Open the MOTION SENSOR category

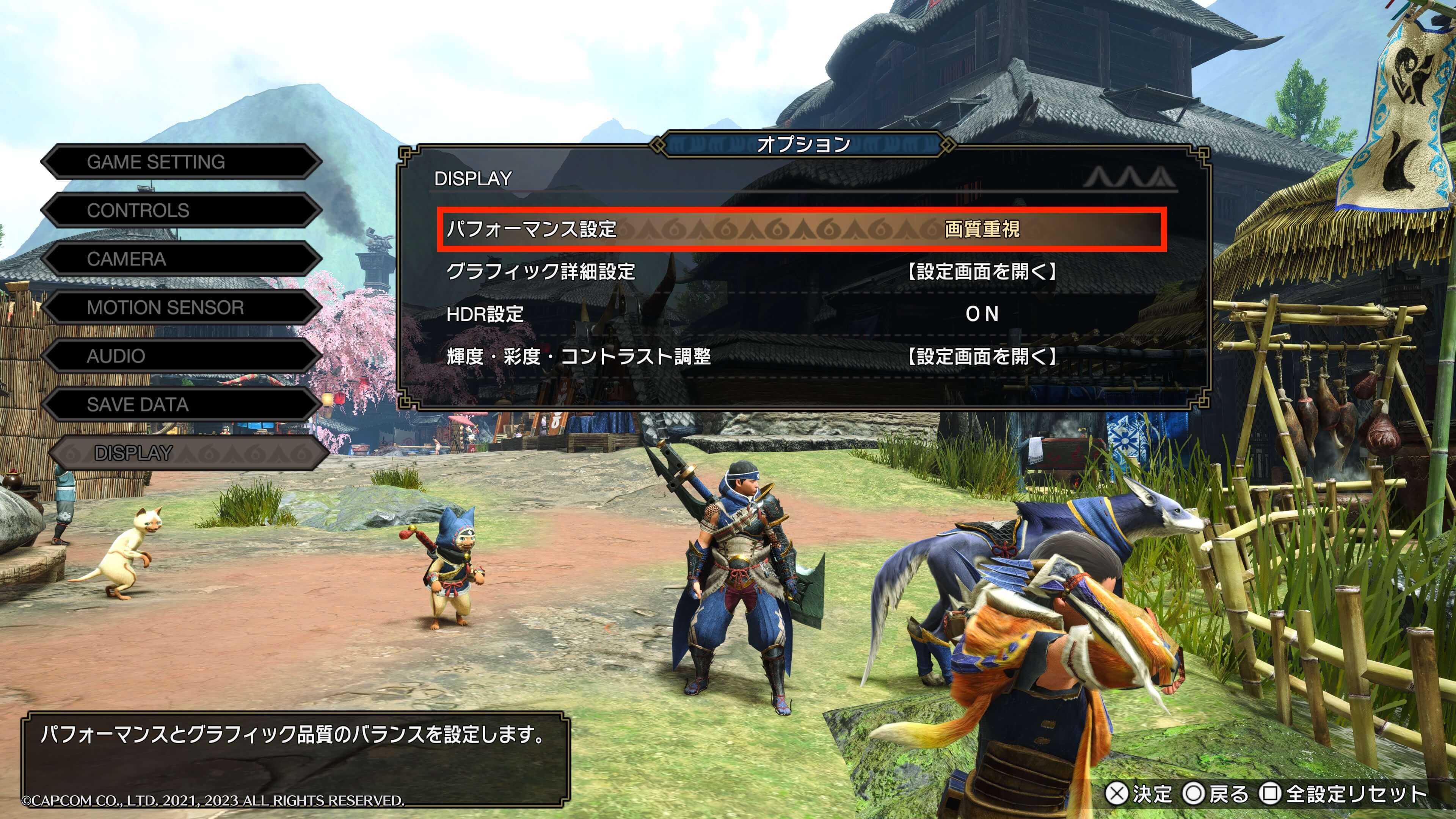tap(181, 308)
